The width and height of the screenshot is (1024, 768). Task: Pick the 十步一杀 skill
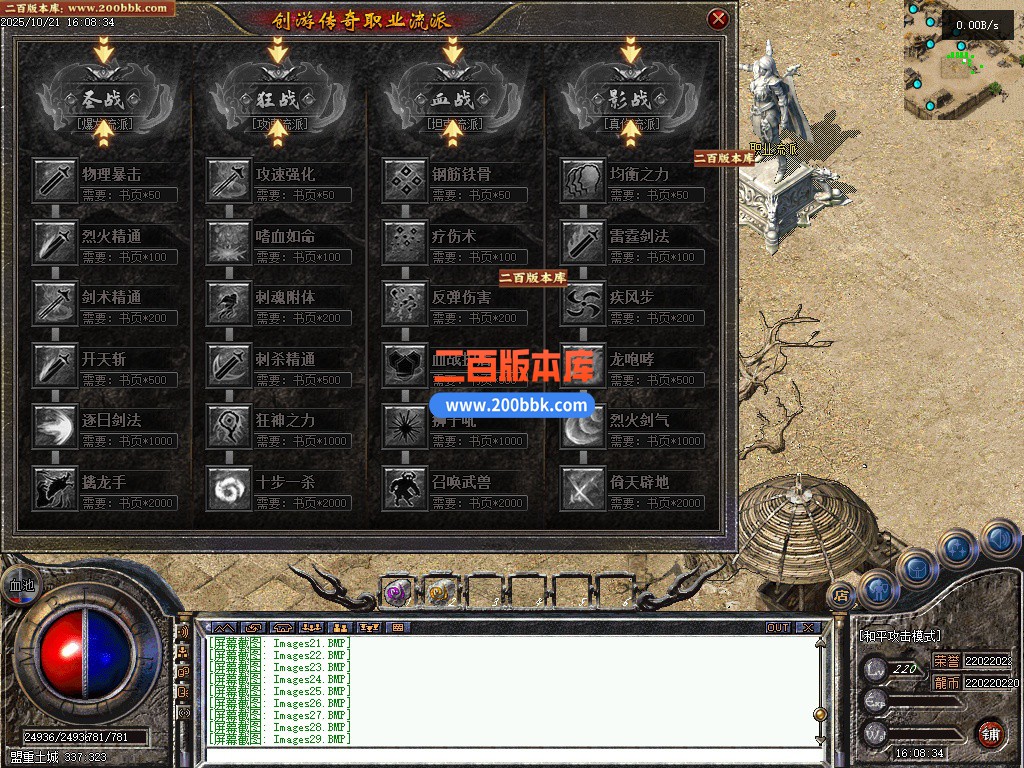coord(229,488)
